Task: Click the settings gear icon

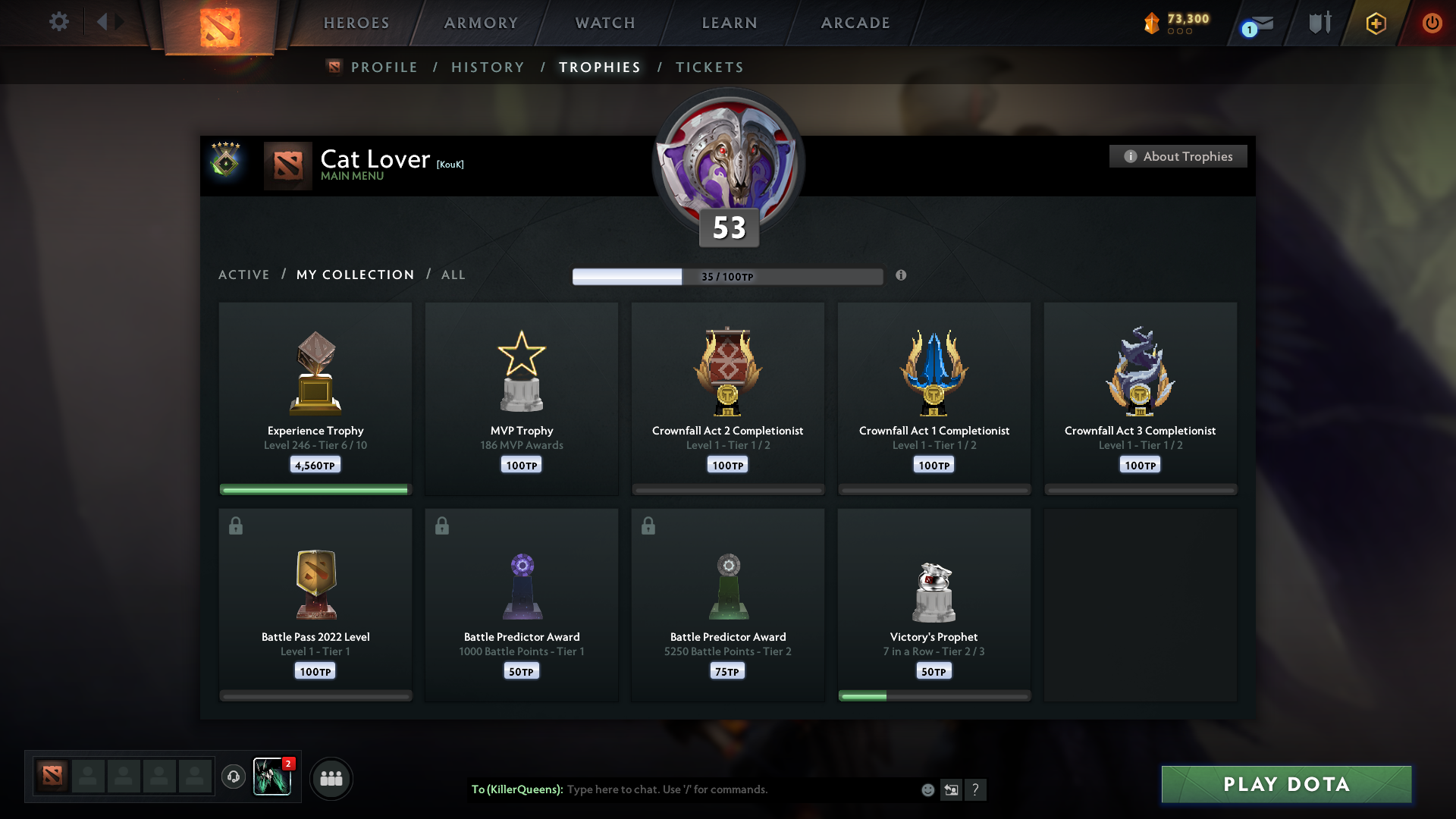Action: click(59, 22)
